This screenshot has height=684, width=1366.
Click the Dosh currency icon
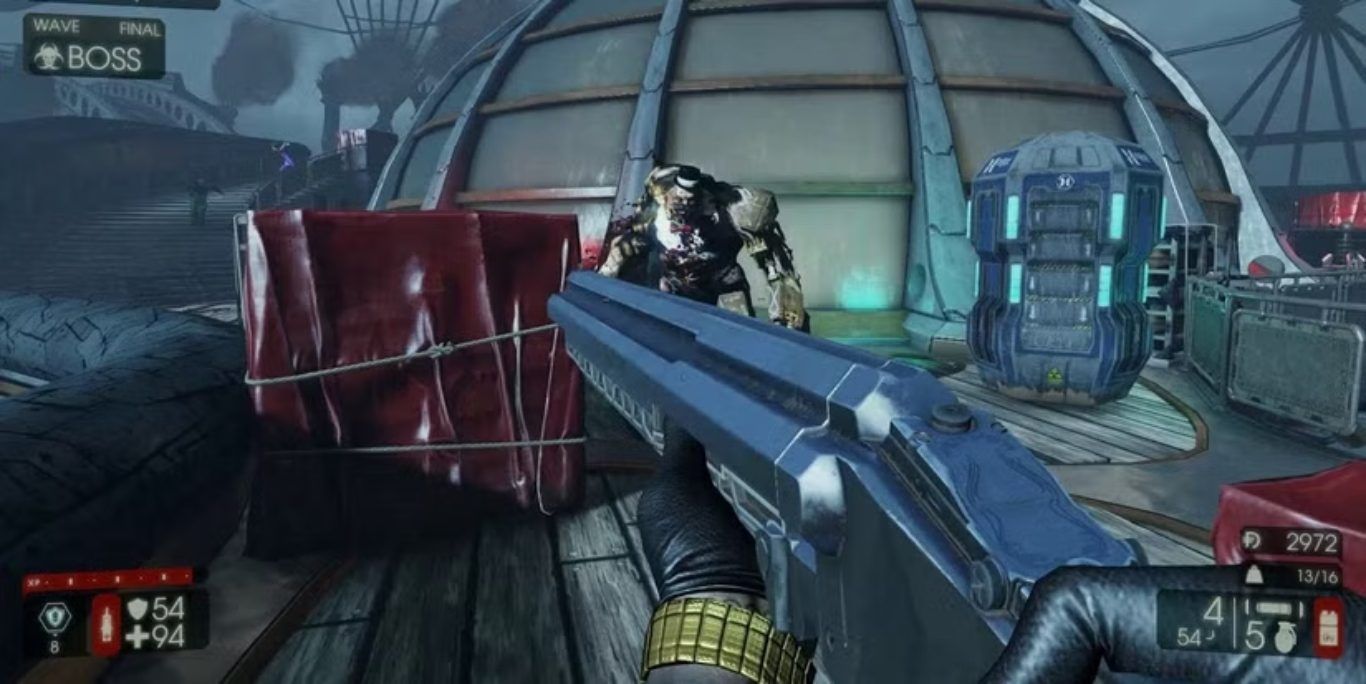click(x=1252, y=542)
